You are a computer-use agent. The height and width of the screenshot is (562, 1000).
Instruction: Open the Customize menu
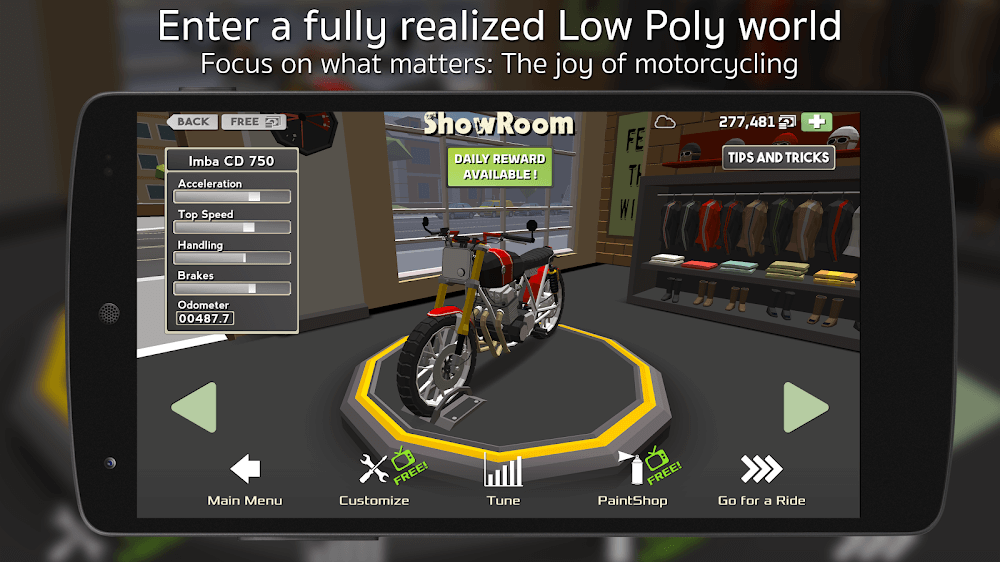tap(375, 479)
